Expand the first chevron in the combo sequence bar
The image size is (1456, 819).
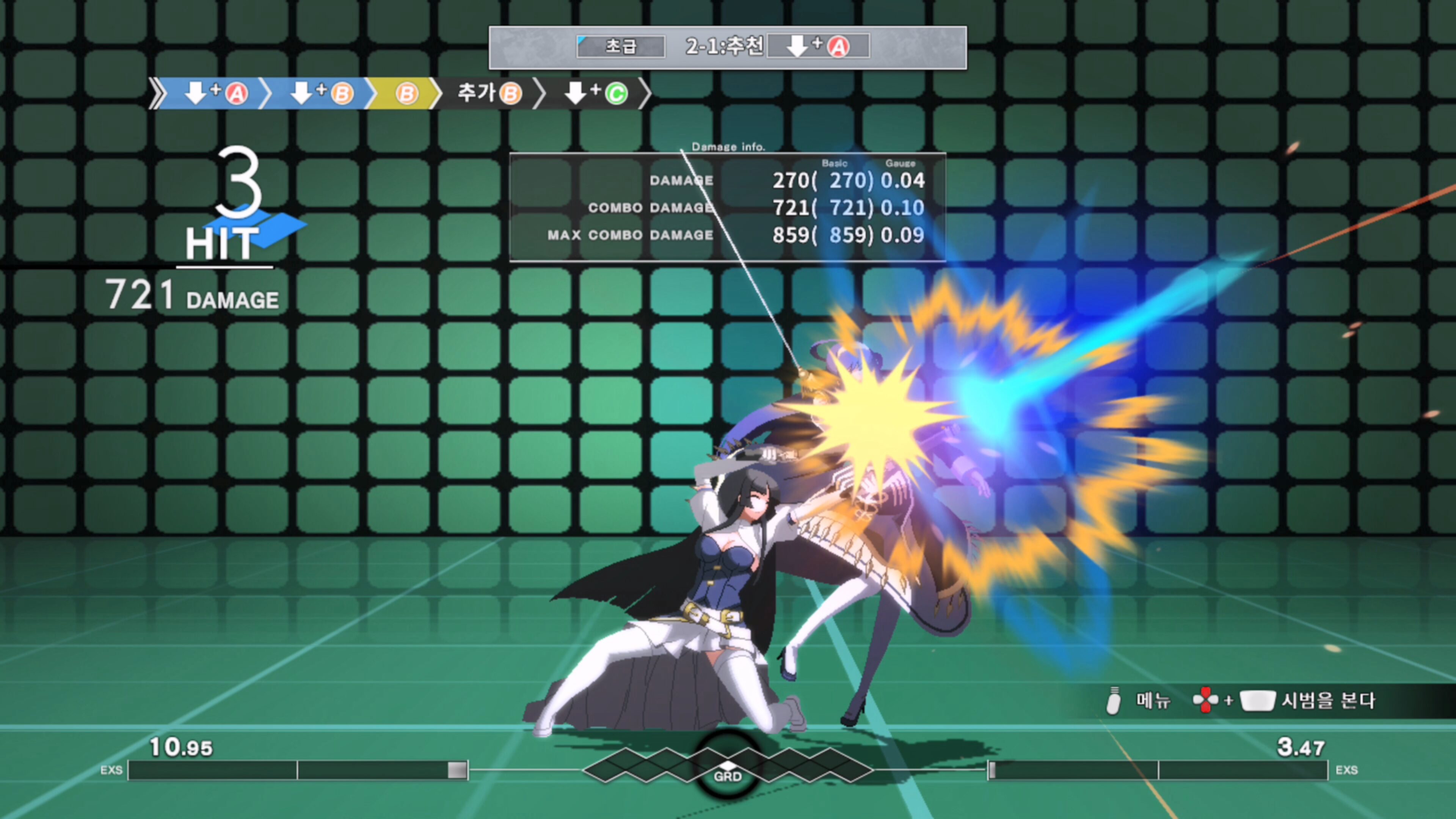point(158,93)
